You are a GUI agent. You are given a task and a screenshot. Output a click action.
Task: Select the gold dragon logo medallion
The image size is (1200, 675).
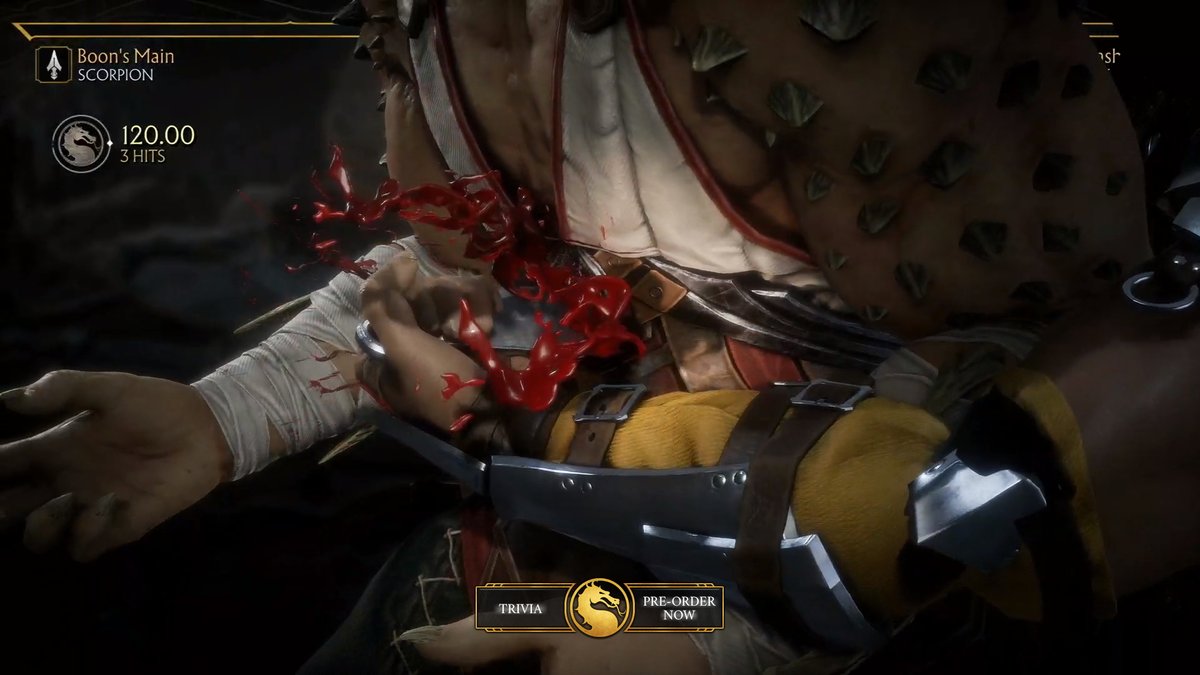coord(598,607)
